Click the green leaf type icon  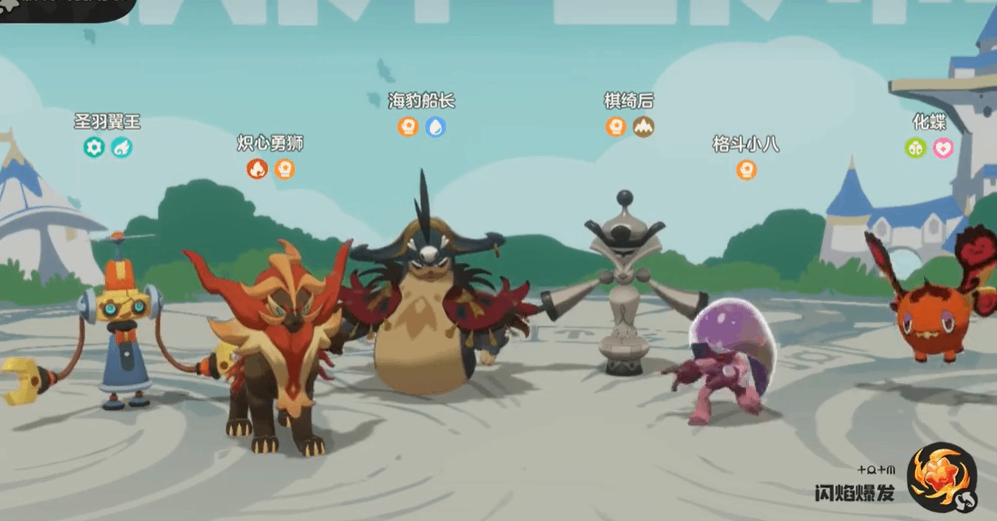coord(915,148)
